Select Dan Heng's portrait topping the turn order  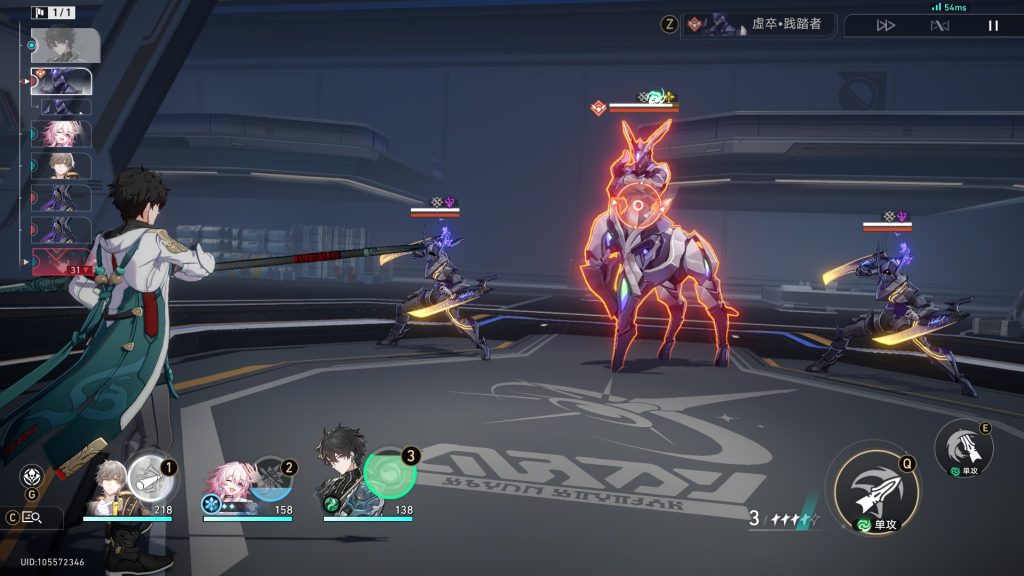[x=66, y=45]
